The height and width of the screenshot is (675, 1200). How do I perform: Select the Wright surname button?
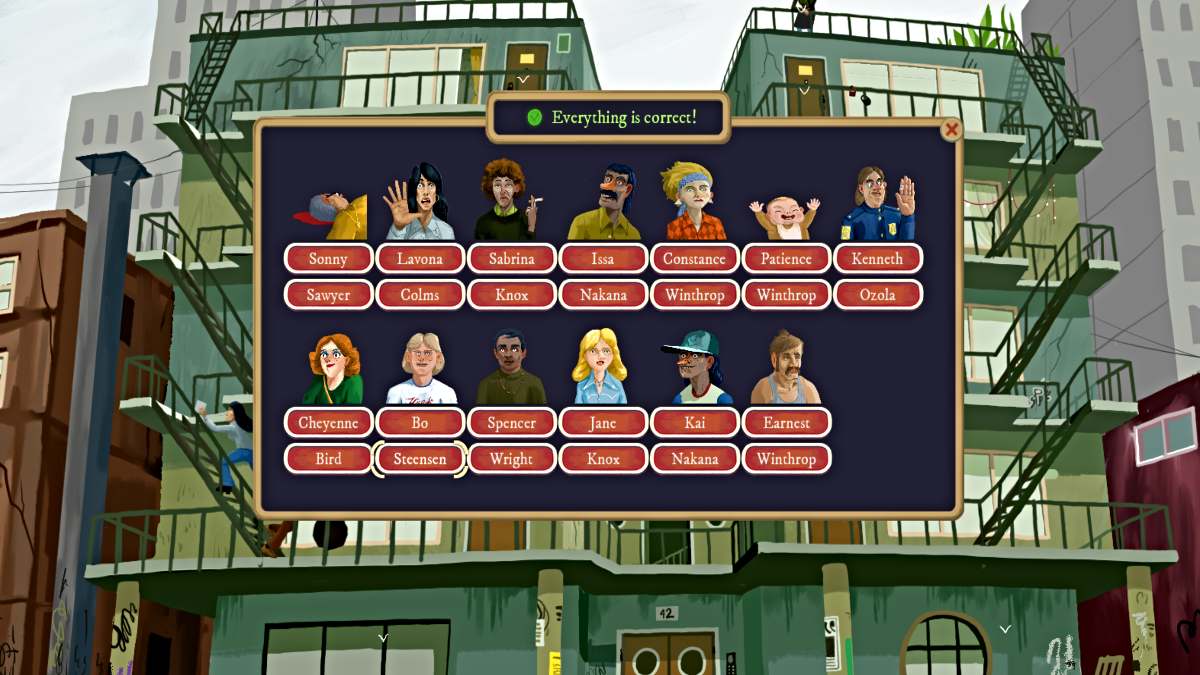coord(512,459)
